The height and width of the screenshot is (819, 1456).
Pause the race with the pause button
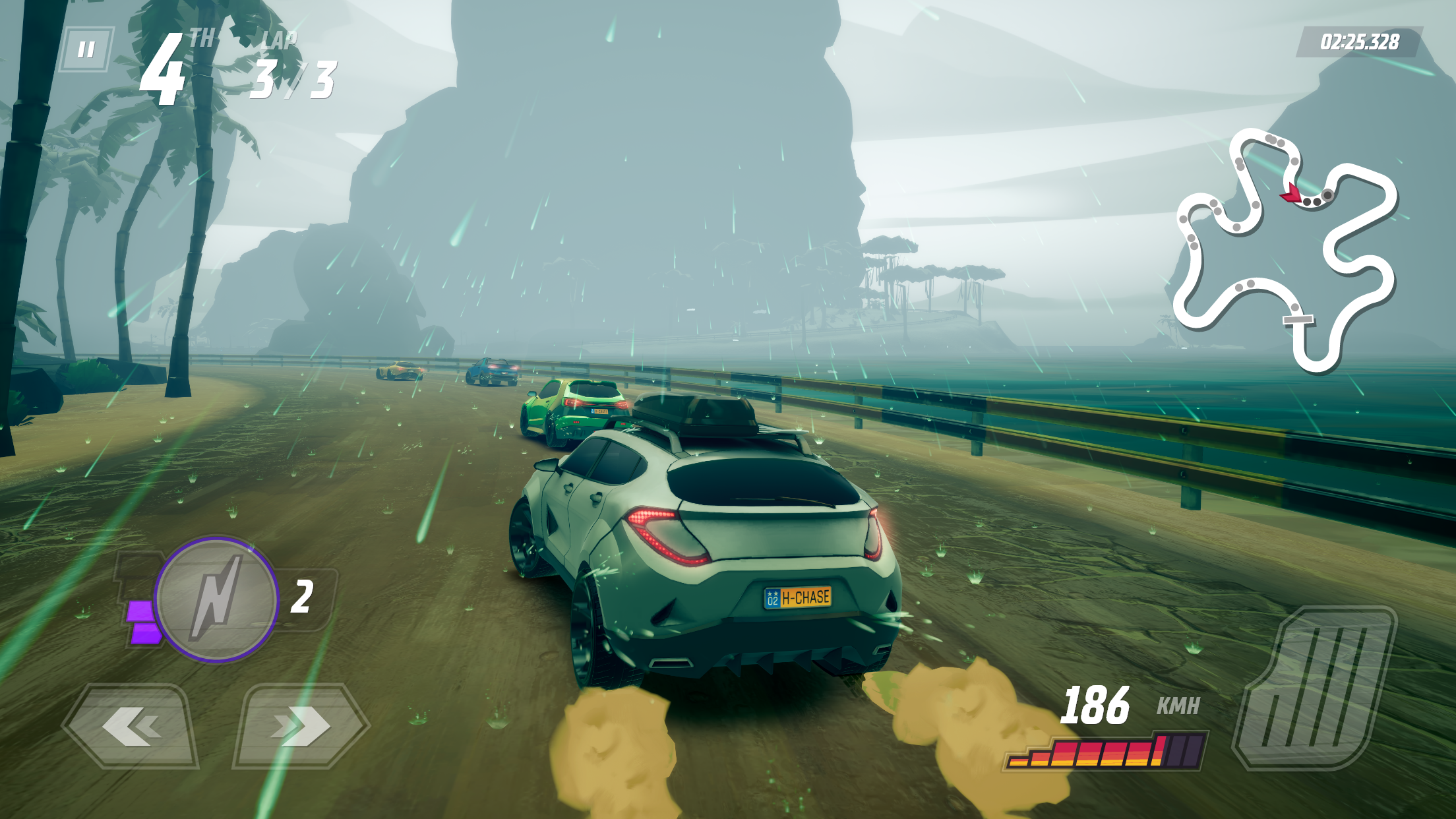coord(86,49)
